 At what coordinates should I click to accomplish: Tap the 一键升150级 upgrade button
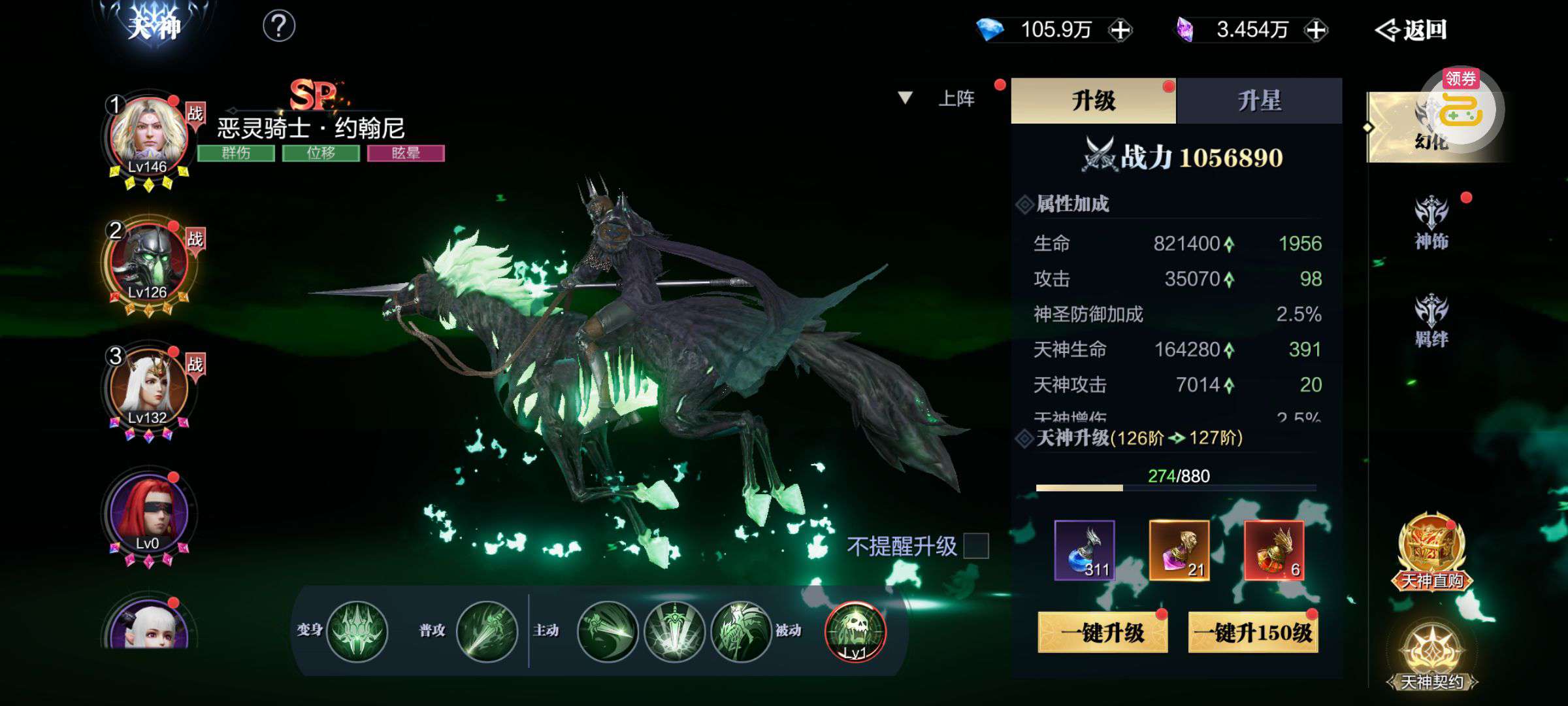pos(1252,632)
